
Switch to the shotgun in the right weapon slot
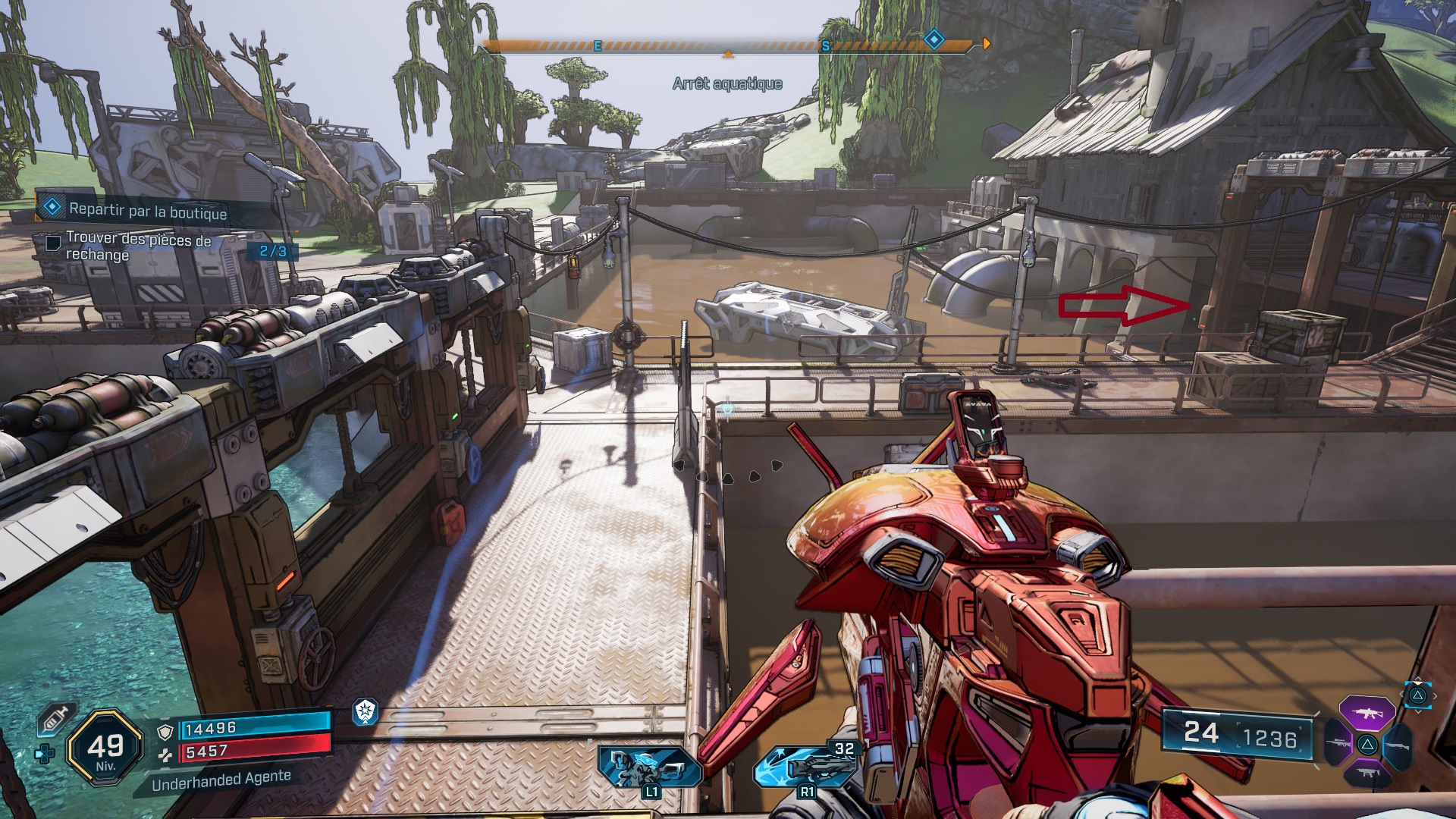(x=1396, y=744)
